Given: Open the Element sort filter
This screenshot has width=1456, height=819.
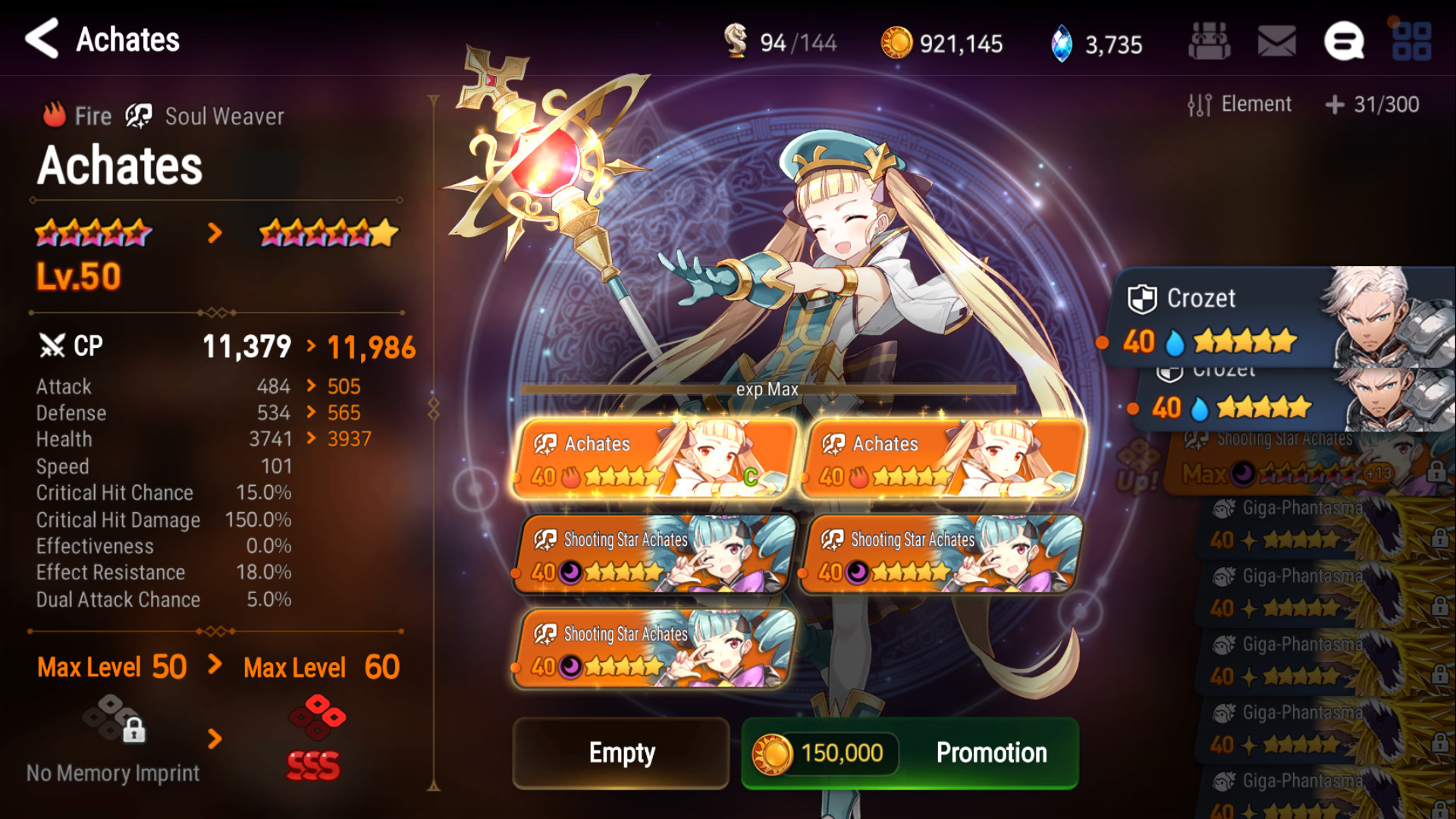Looking at the screenshot, I should [x=1240, y=105].
